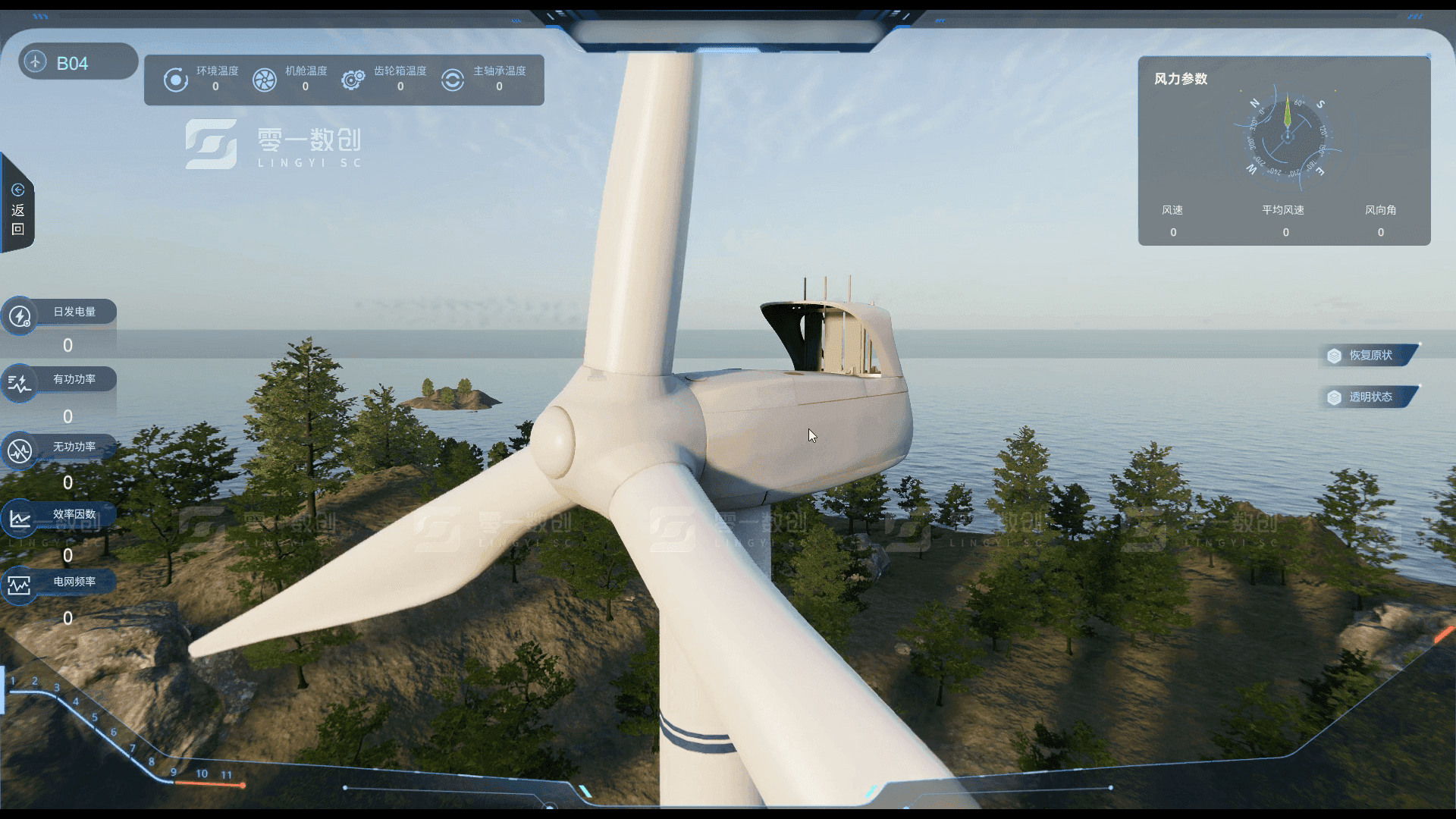This screenshot has width=1456, height=819.
Task: Open the 电网频率 grid frequency item
Action: [x=74, y=582]
